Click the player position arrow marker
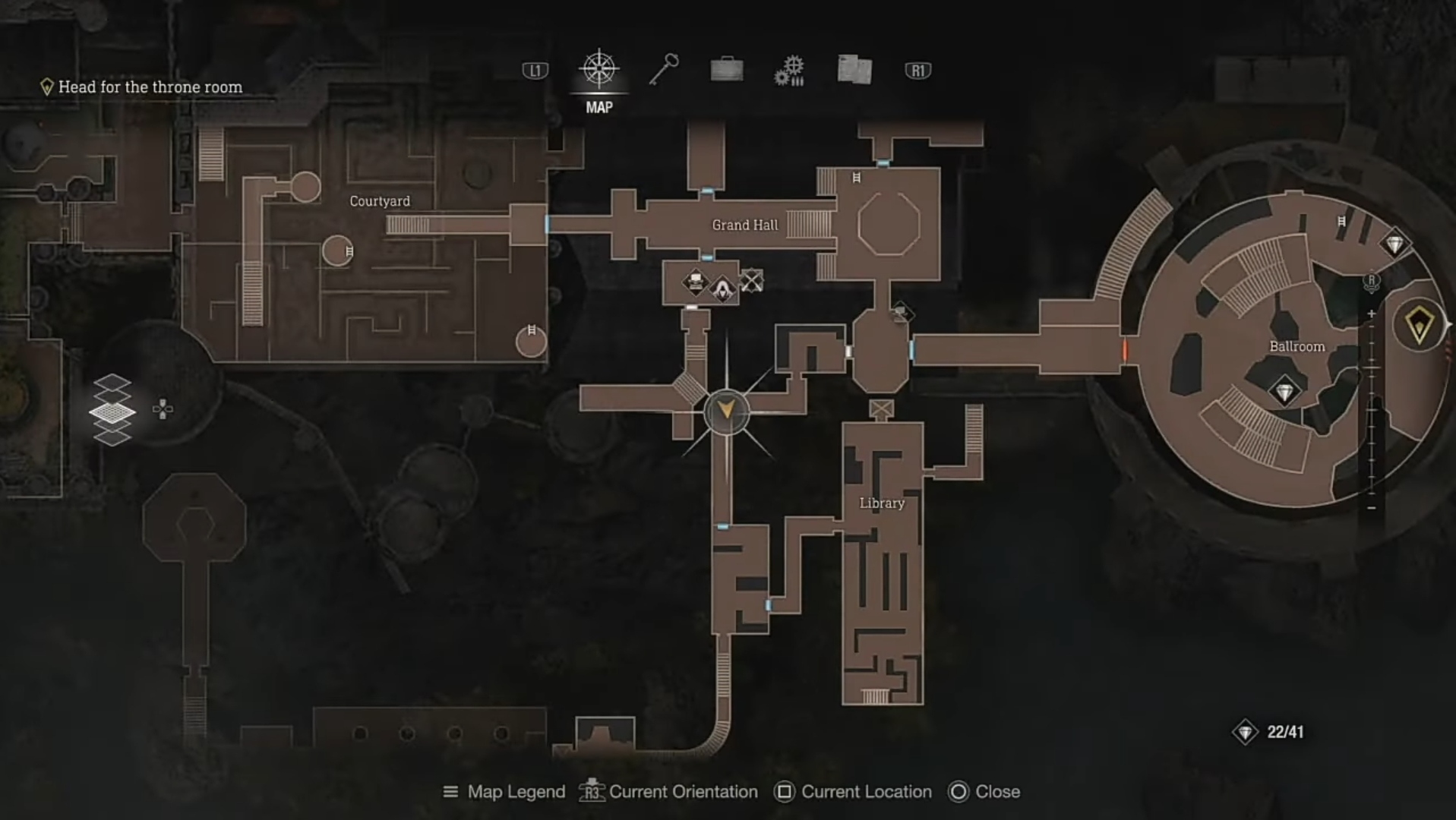 (x=726, y=412)
